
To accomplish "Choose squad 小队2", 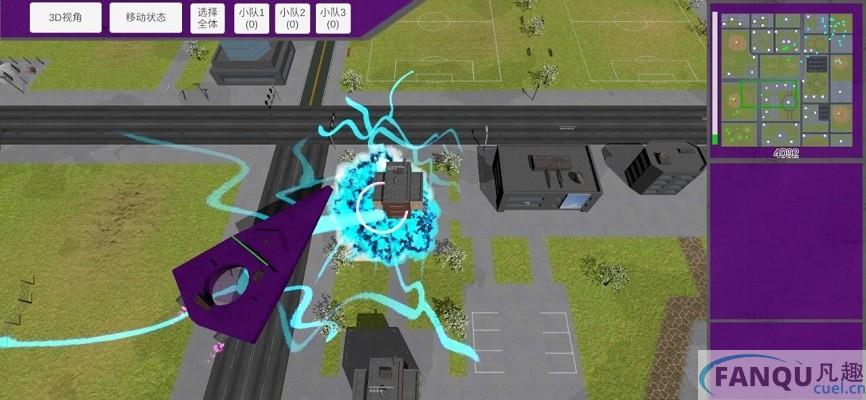I will click(292, 18).
